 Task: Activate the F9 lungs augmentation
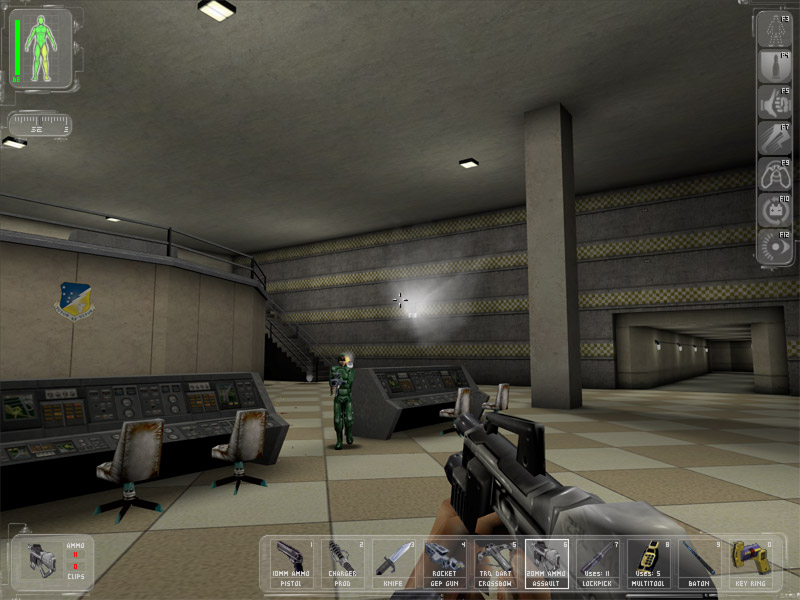pyautogui.click(x=775, y=175)
